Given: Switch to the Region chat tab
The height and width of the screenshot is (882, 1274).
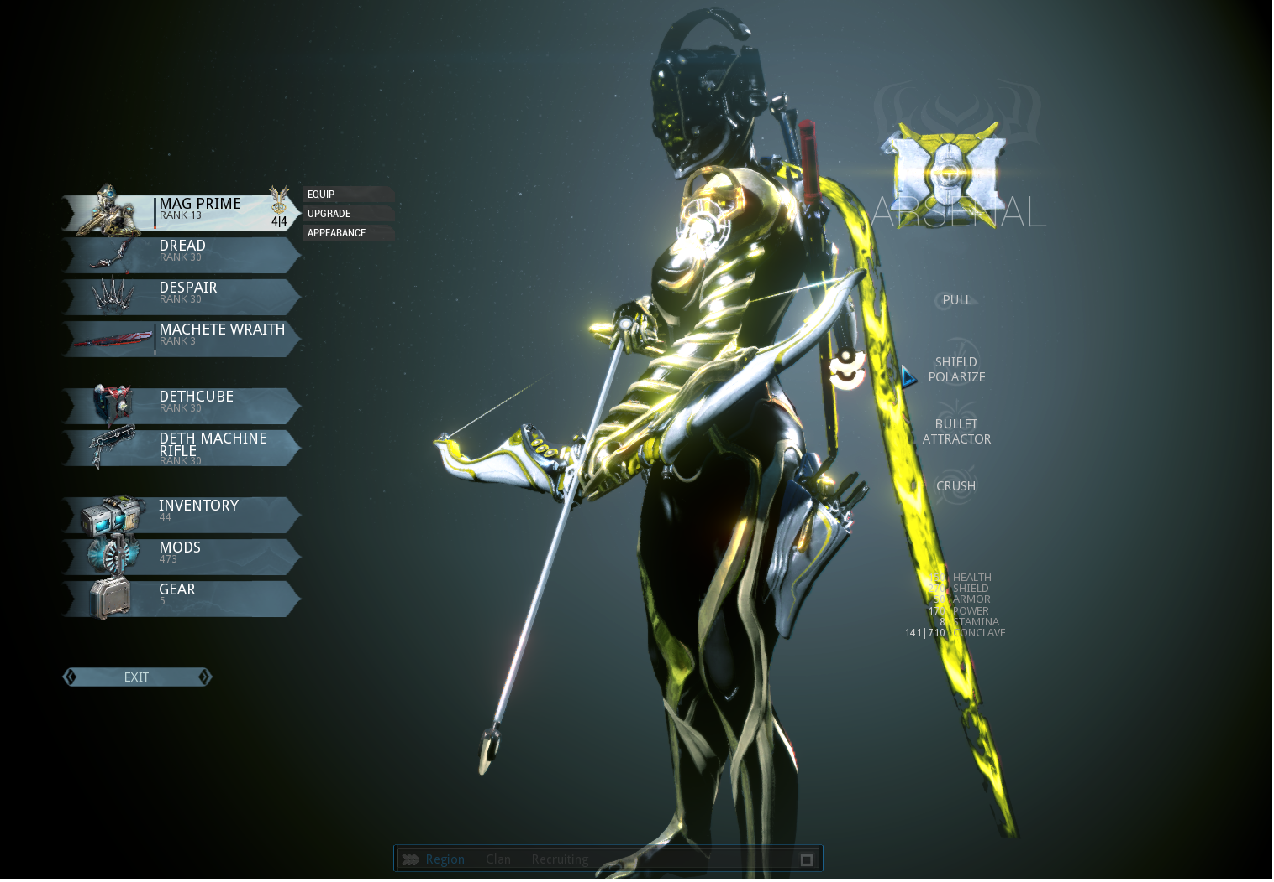Looking at the screenshot, I should coord(444,859).
